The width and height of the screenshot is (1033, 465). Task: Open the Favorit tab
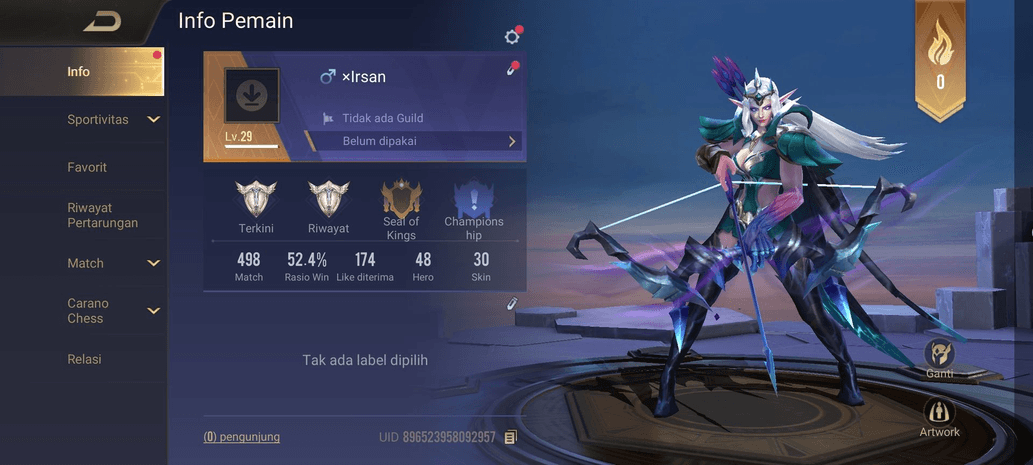click(87, 167)
